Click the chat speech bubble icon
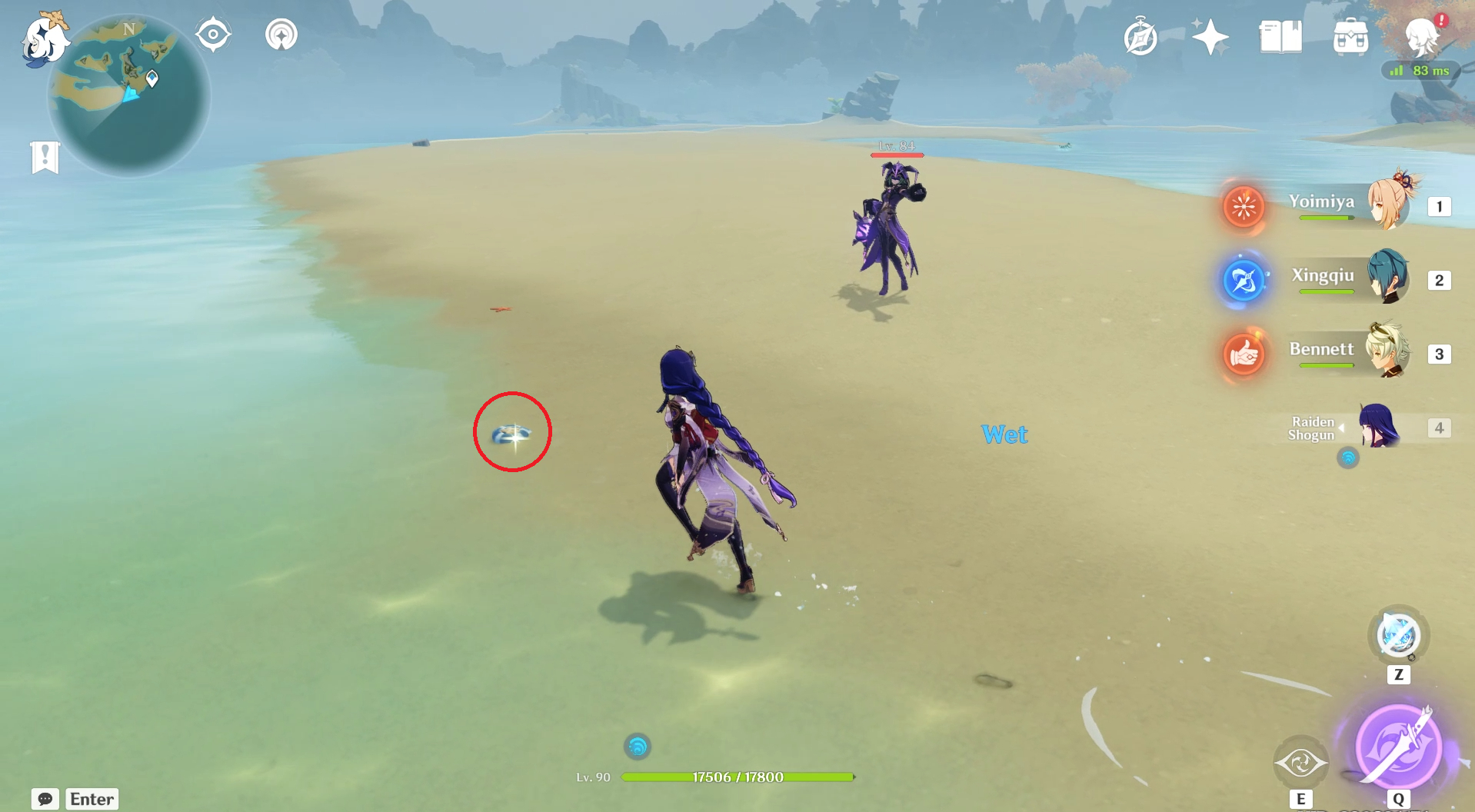Screen dimensions: 1475x812 pos(46,799)
